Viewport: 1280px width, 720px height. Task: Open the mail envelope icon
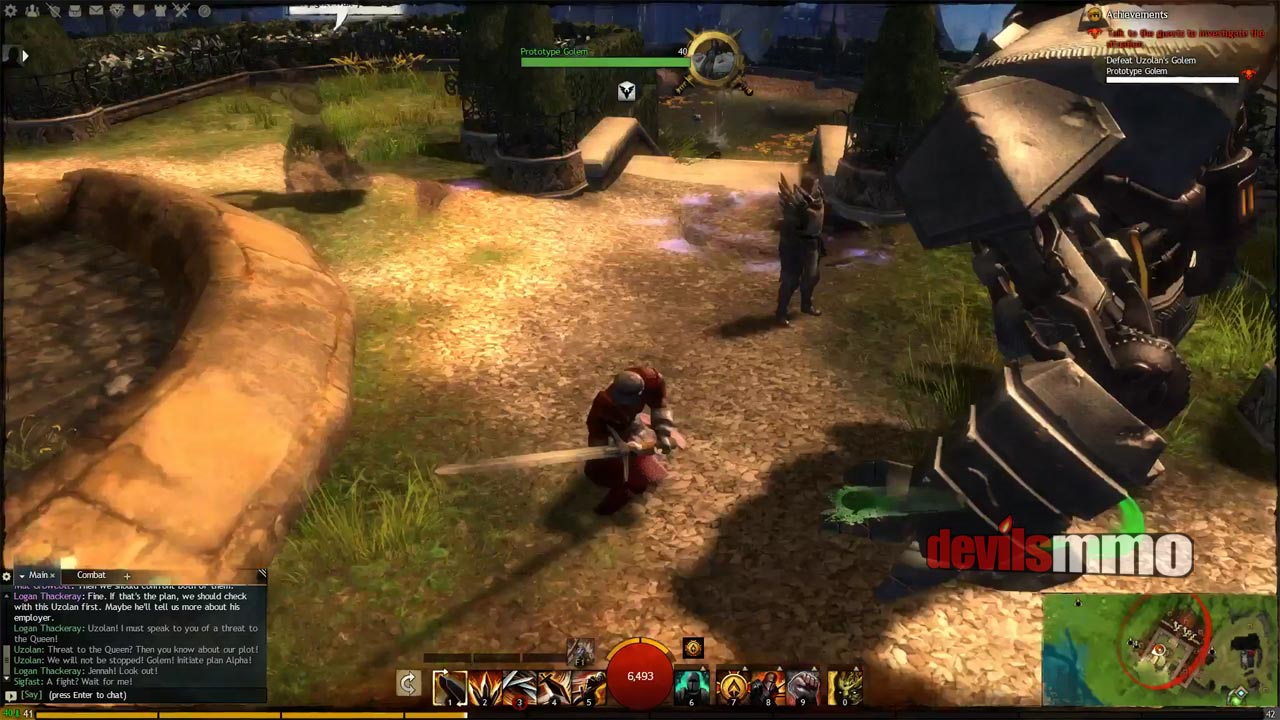pos(96,11)
